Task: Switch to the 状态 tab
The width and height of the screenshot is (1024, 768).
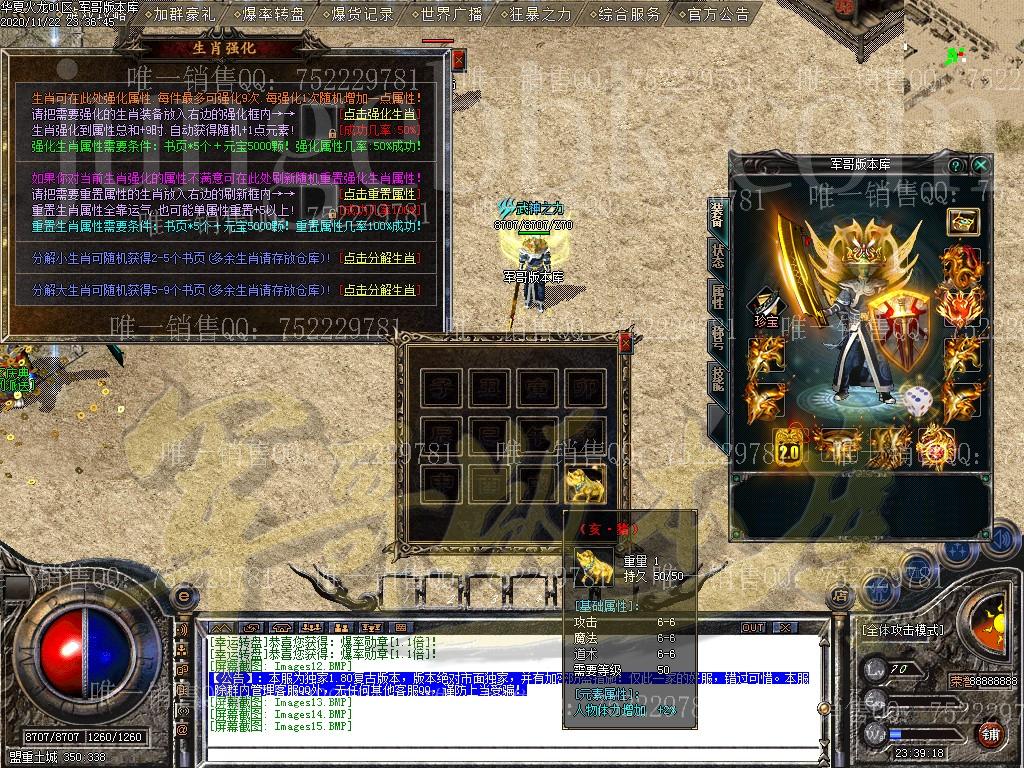Action: tap(717, 253)
